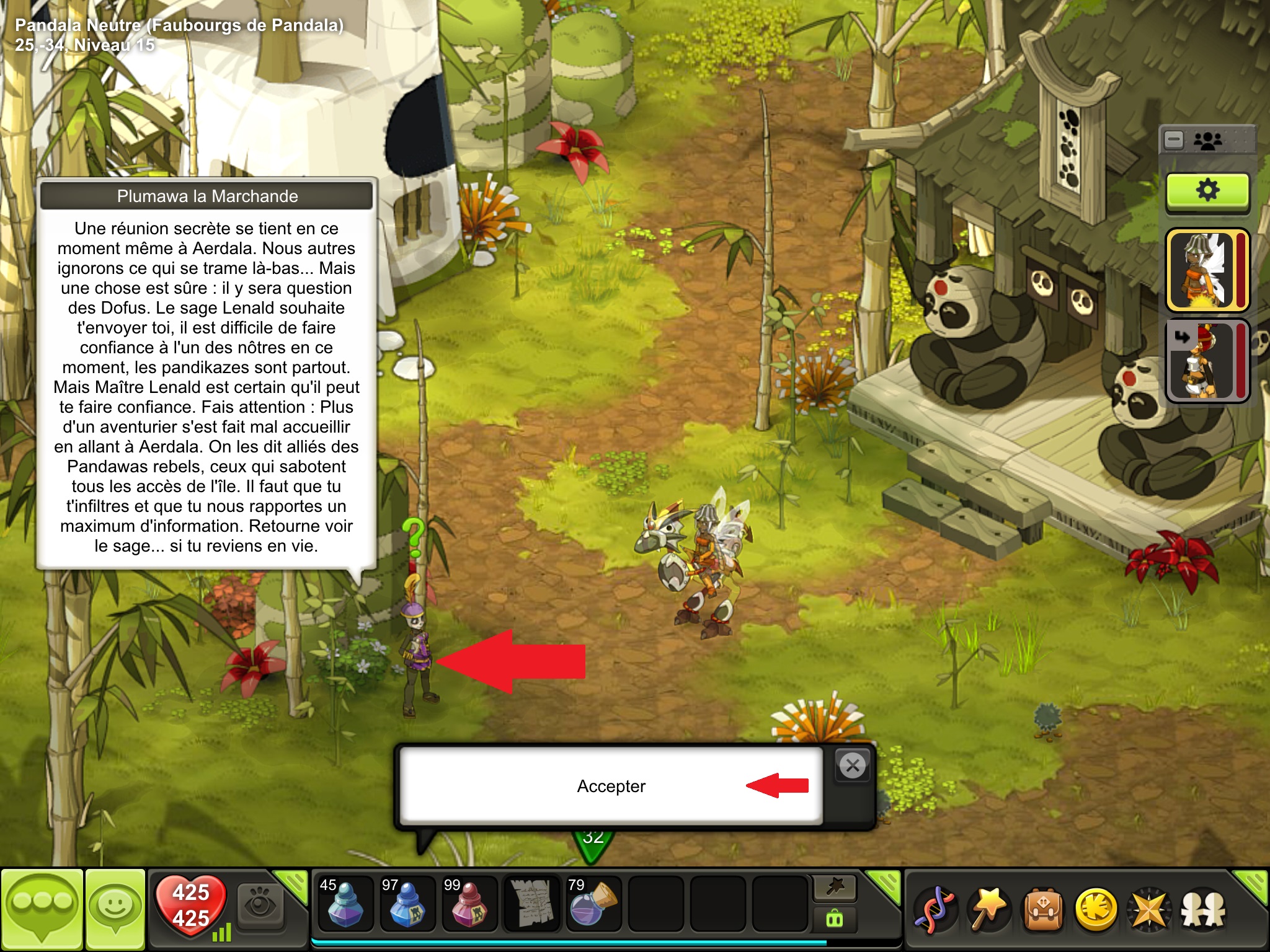Use the teal potion with 45 count
This screenshot has height=952, width=1270.
(344, 902)
